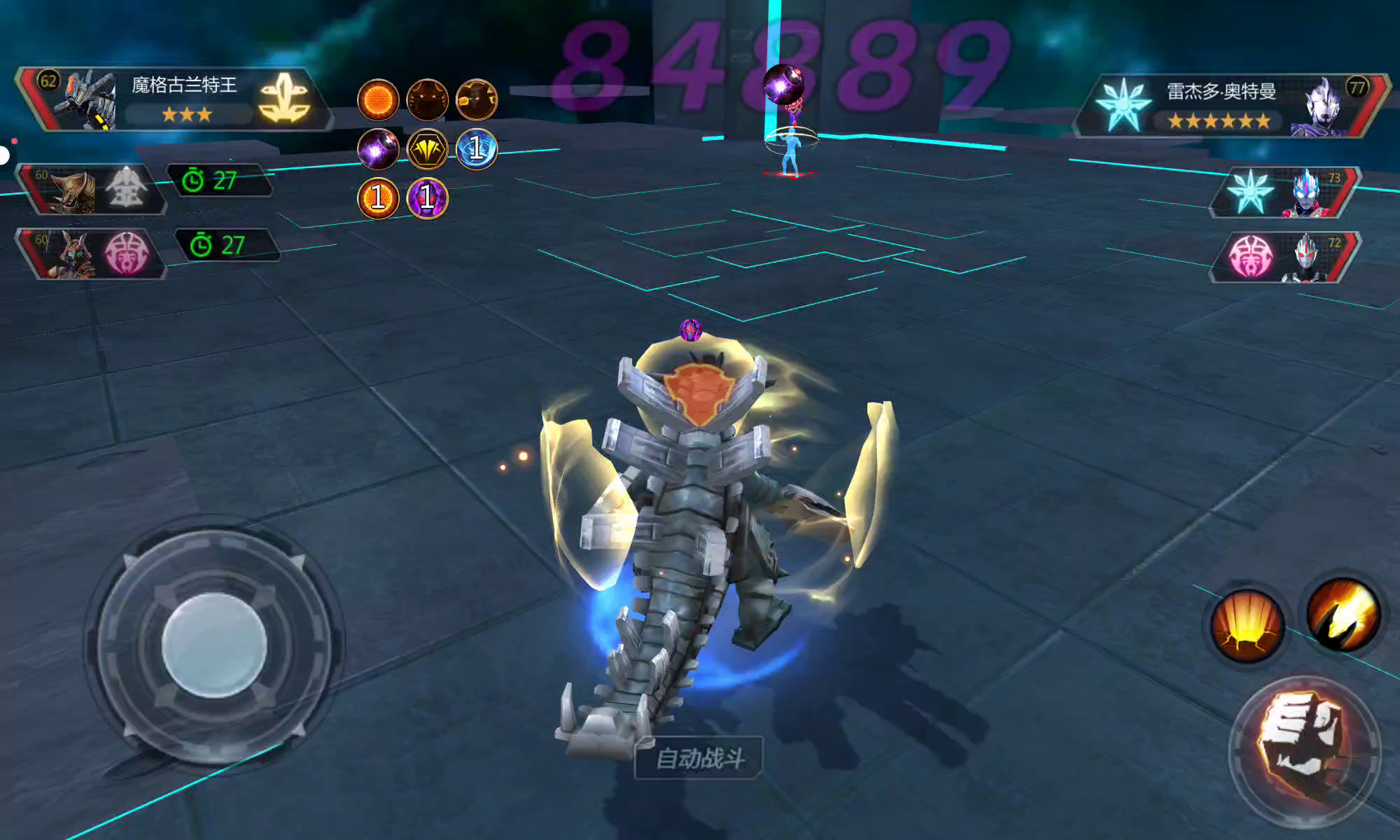Select the 雷杰多·奥特曼 enemy portrait panel

coord(1230,105)
